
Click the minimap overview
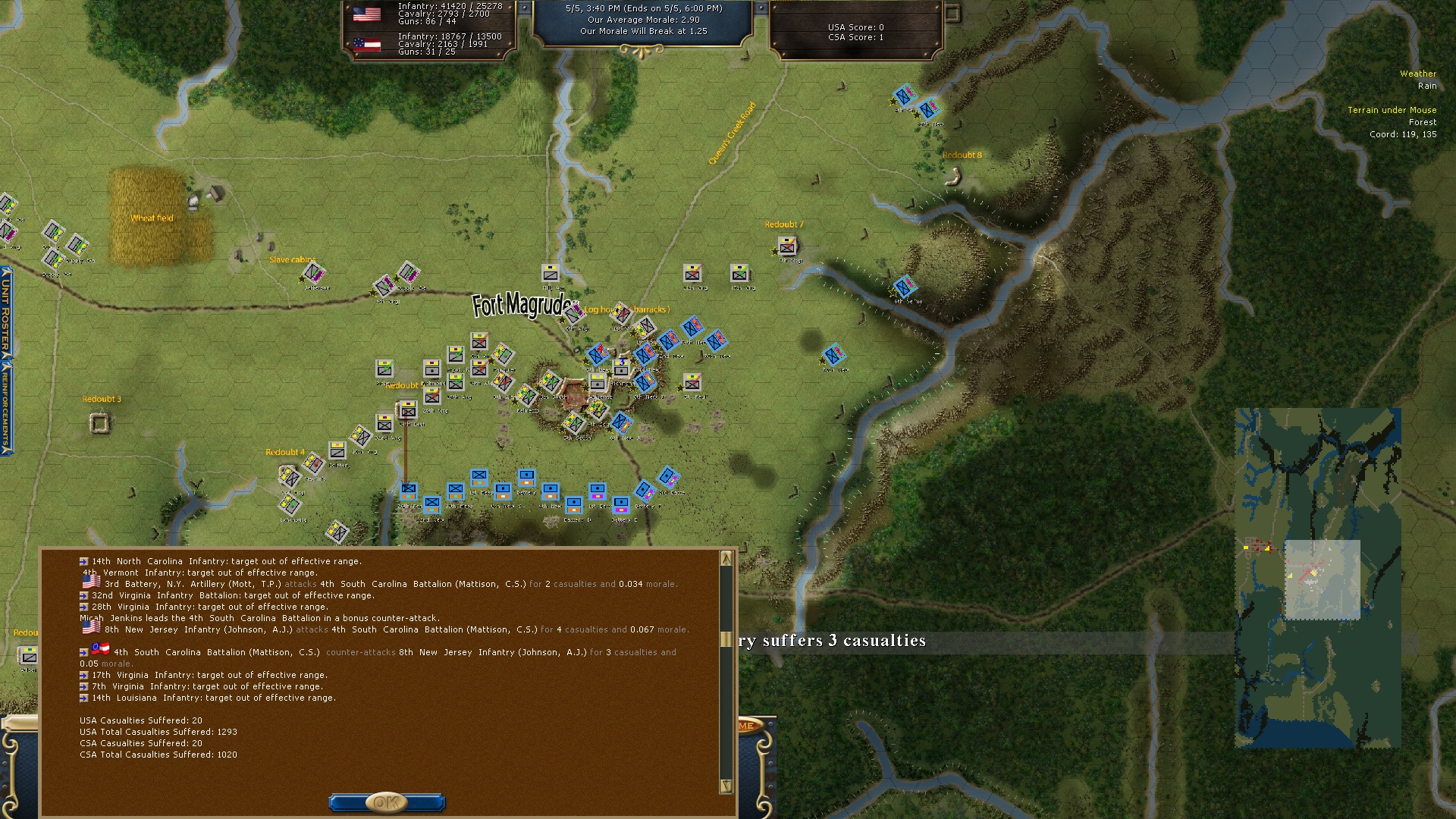(x=1317, y=578)
